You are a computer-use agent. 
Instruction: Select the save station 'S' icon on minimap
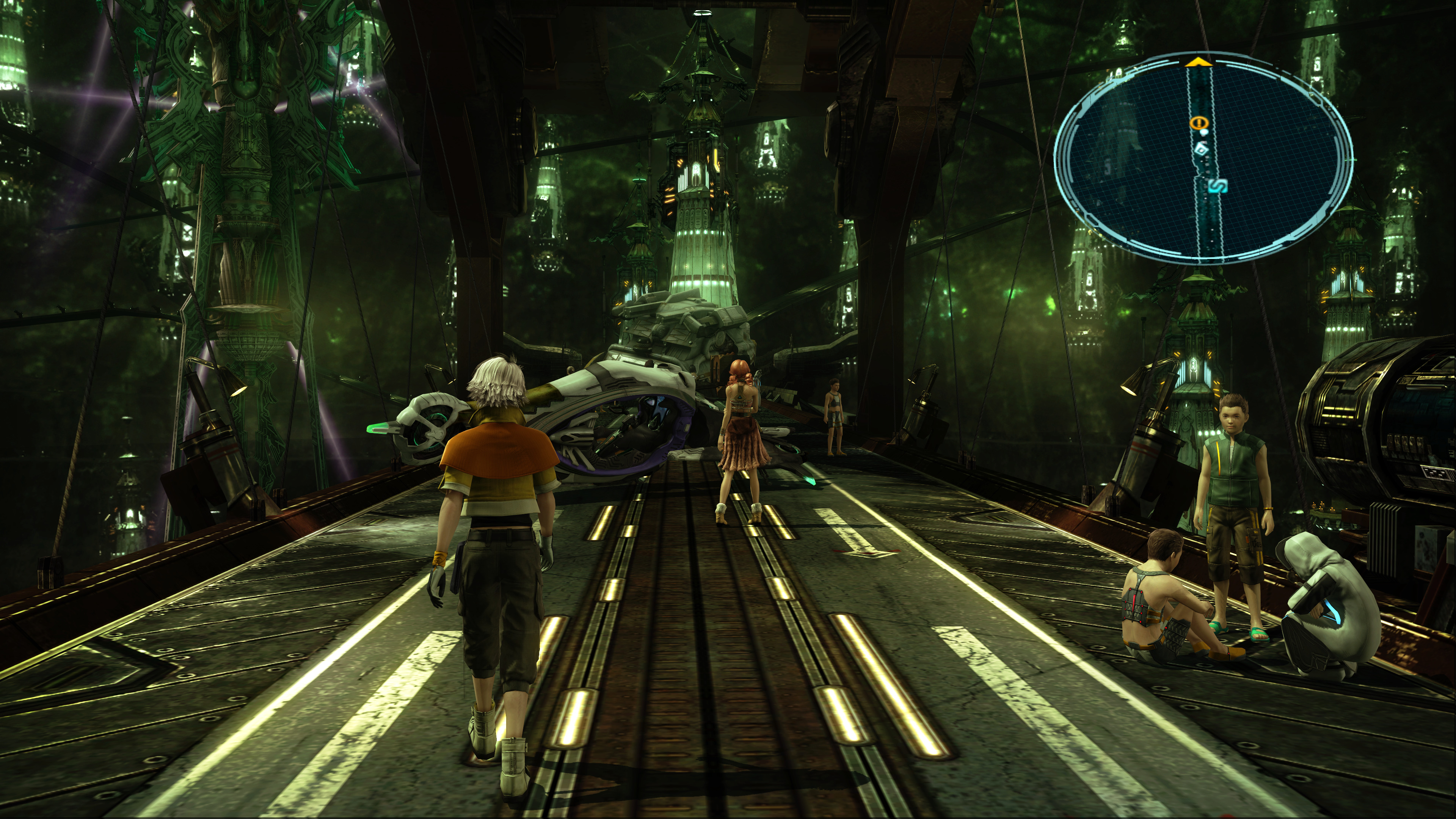point(1219,186)
